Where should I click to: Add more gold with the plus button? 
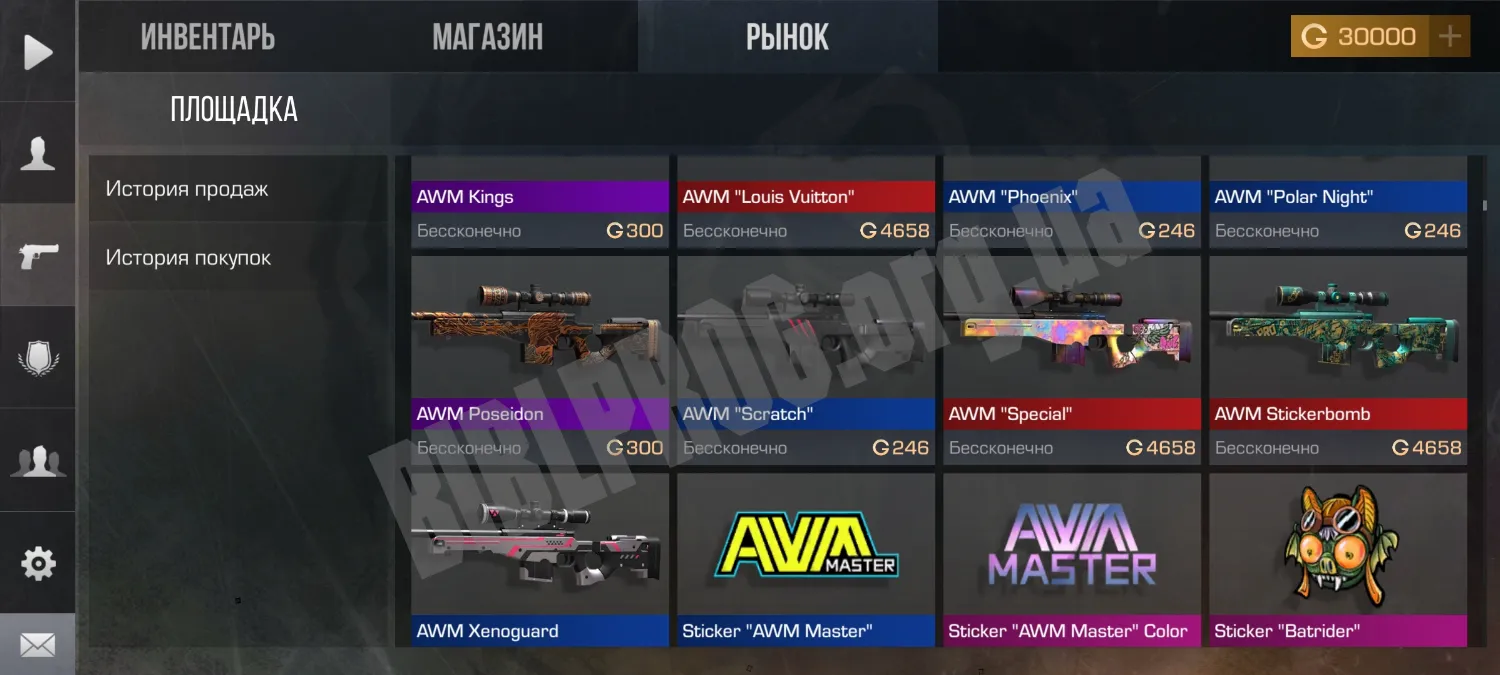1449,37
